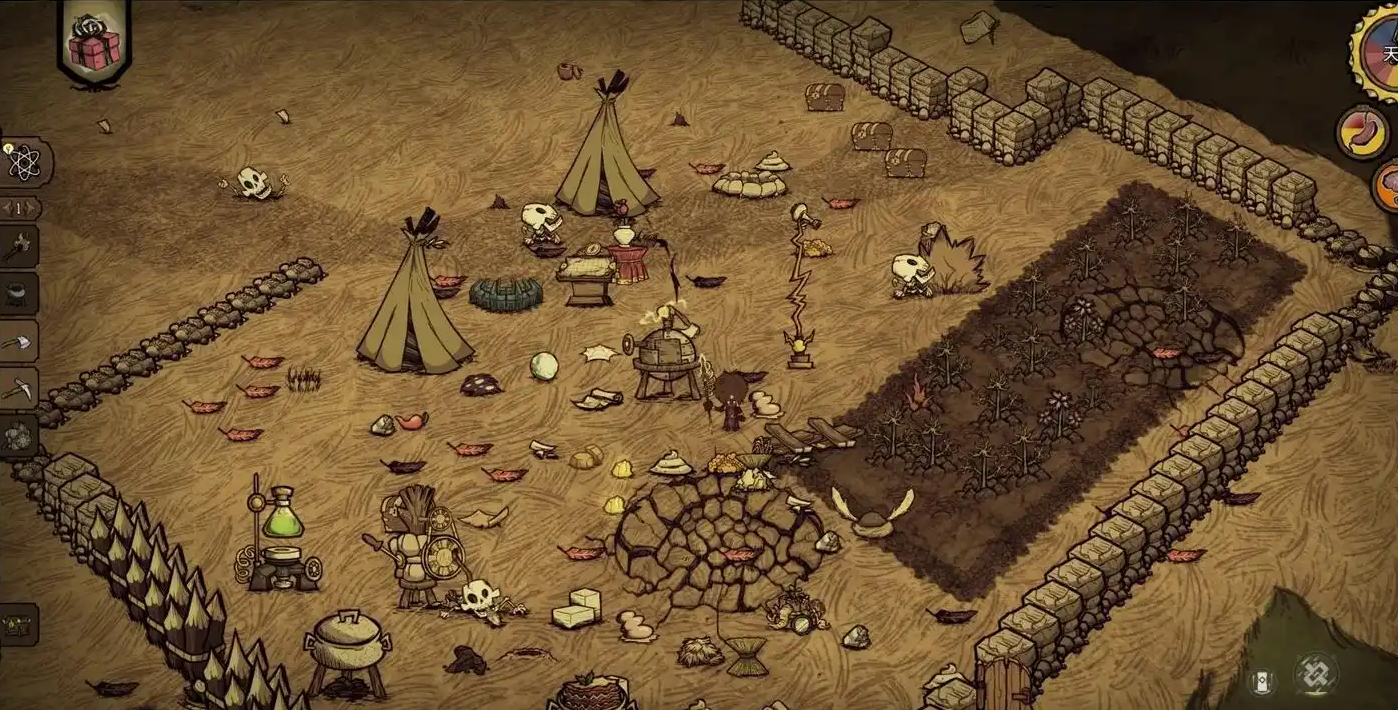Tap the round interlocked-squares button
Viewport: 1398px width, 710px height.
pos(1315,673)
